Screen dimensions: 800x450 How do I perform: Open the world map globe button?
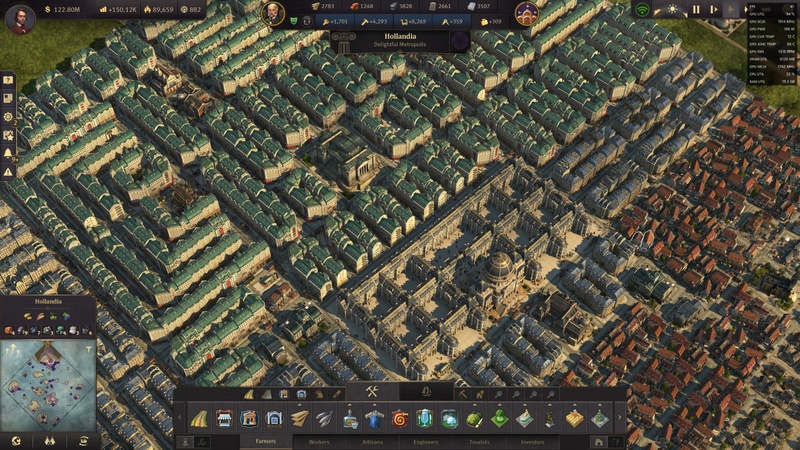point(16,439)
